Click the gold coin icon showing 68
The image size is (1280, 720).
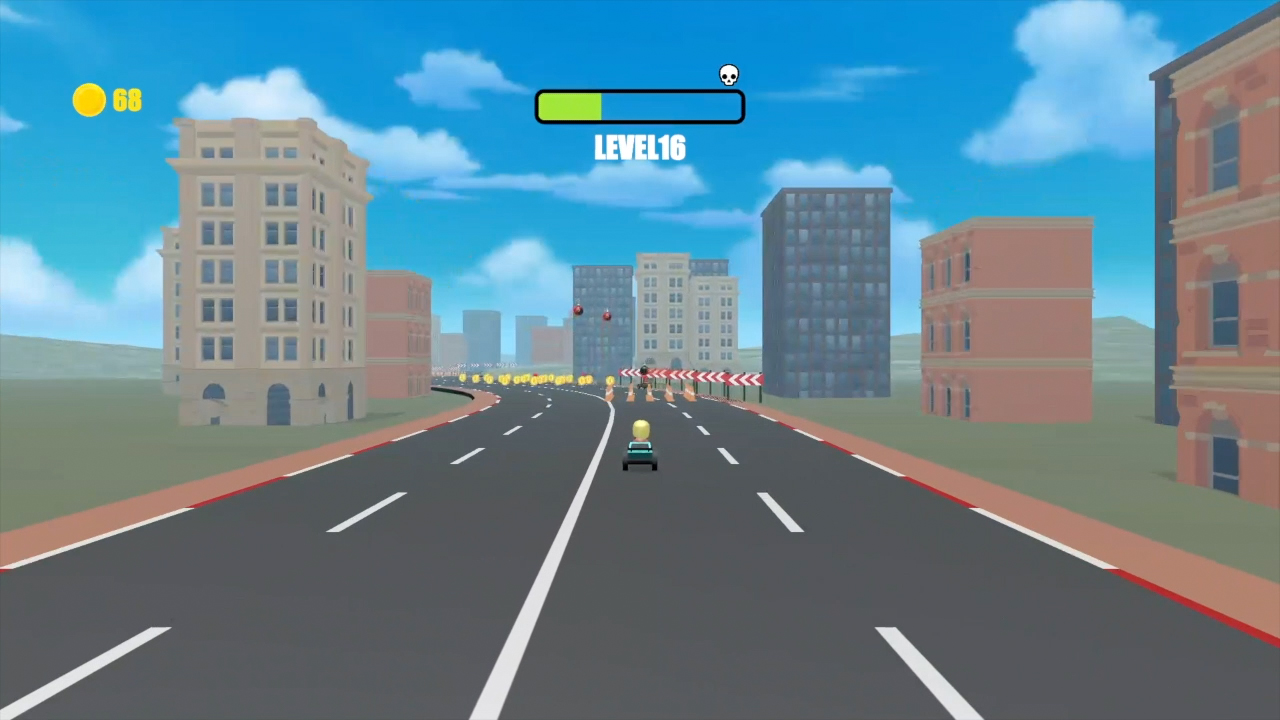point(88,99)
